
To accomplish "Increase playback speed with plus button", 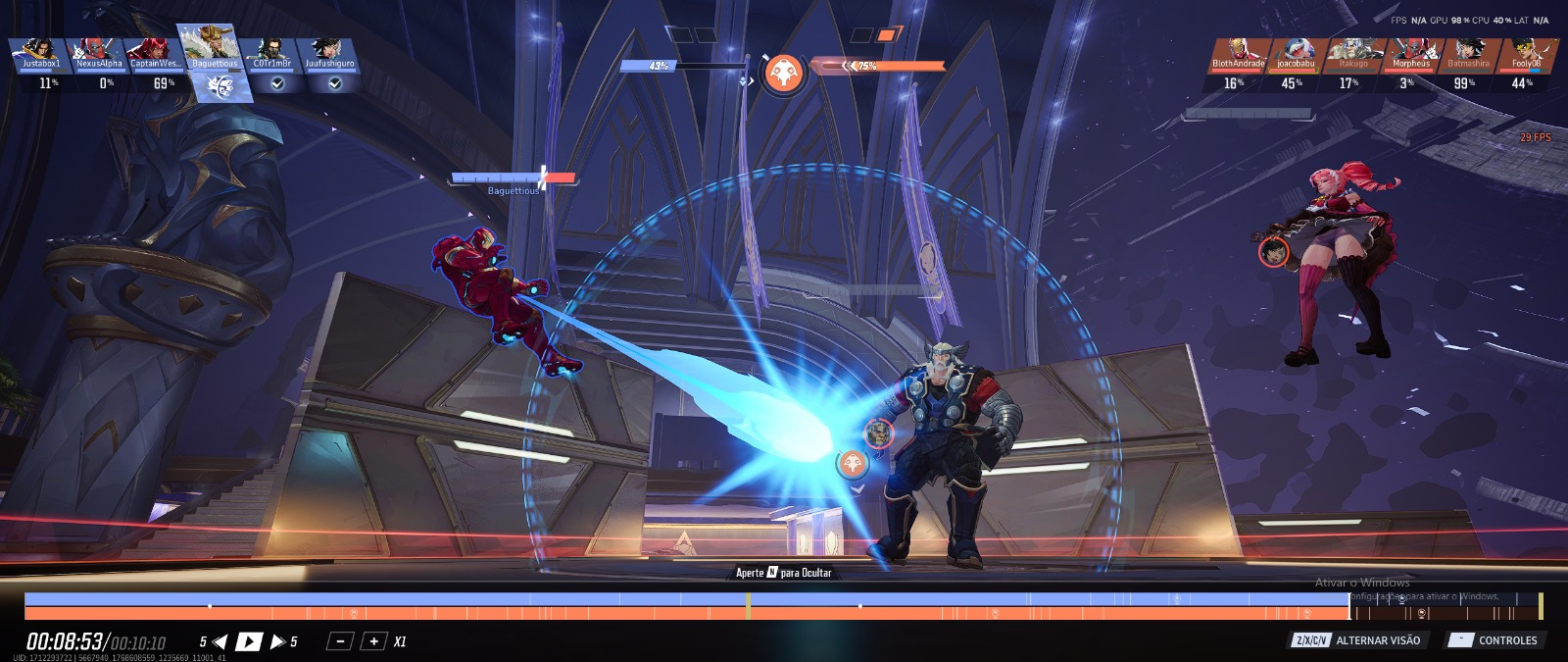I will click(373, 641).
